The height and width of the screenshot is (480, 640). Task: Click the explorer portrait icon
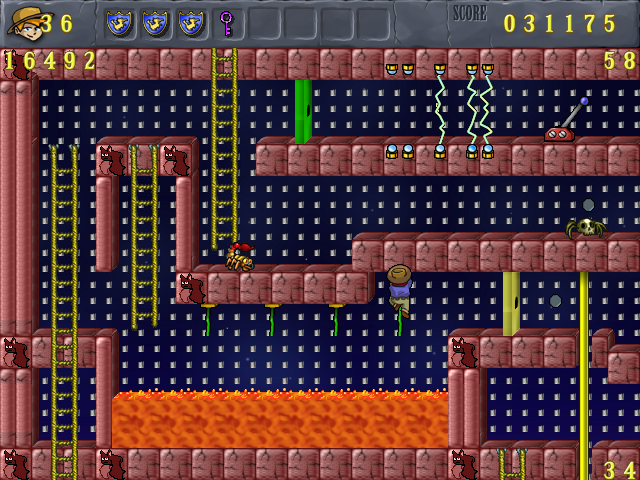tap(23, 21)
